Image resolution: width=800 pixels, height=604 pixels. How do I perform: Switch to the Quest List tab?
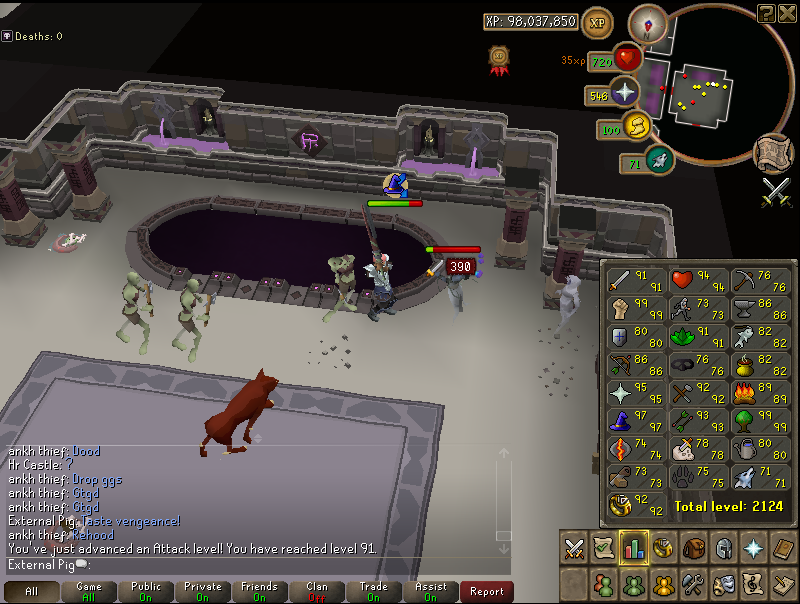click(604, 548)
